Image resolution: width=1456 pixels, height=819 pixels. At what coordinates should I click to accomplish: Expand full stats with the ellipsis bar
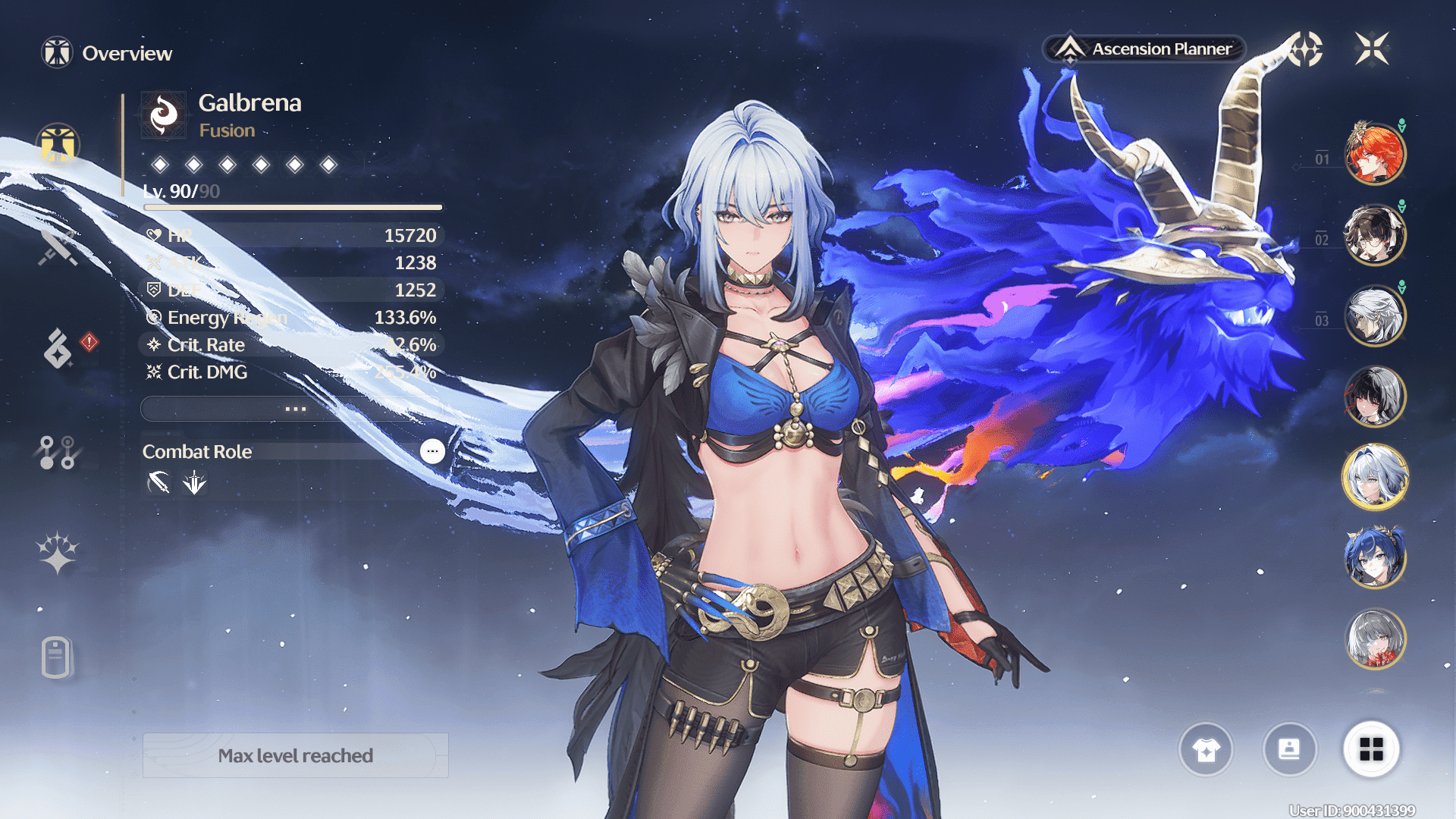pyautogui.click(x=295, y=409)
